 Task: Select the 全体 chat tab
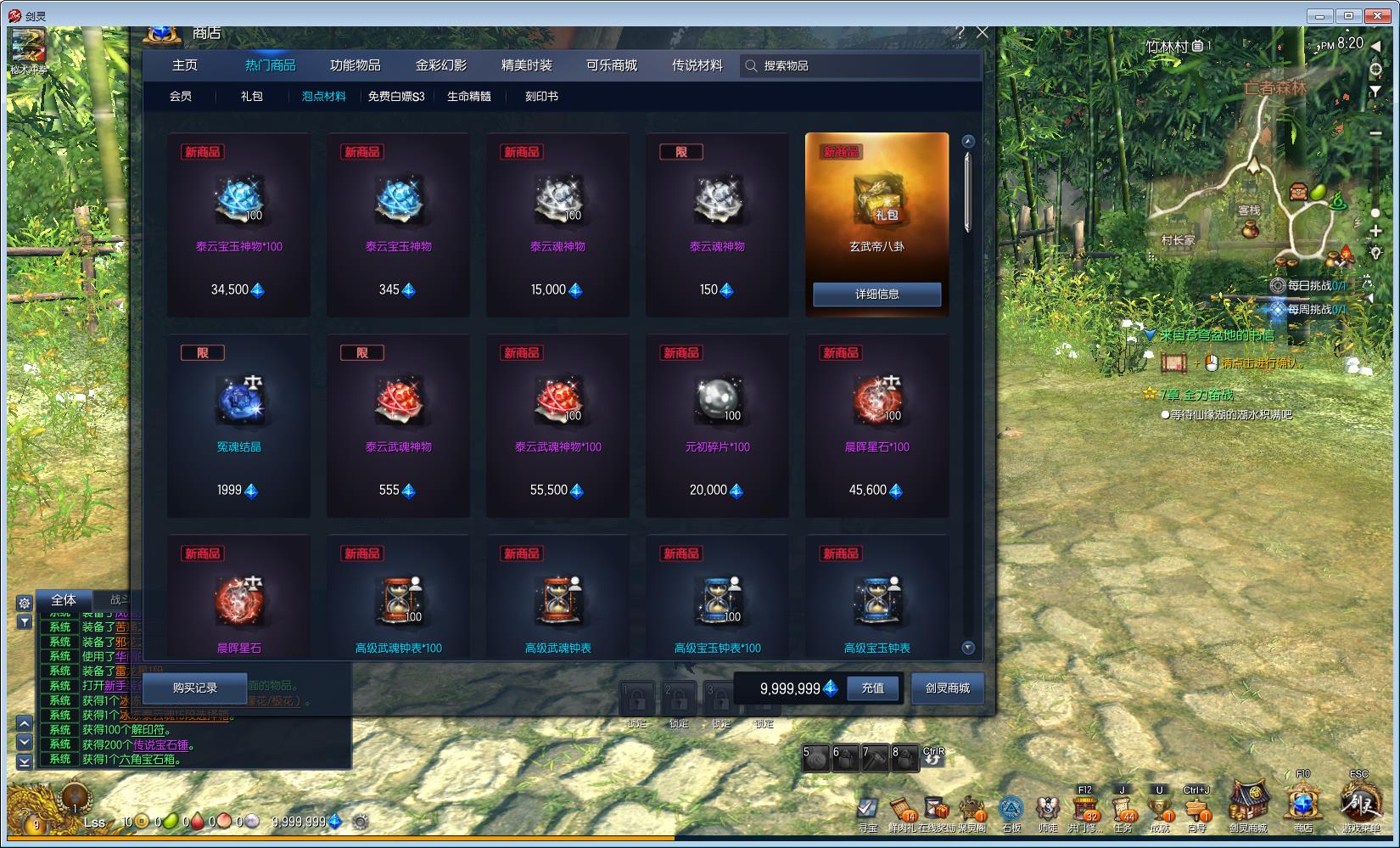(x=64, y=600)
